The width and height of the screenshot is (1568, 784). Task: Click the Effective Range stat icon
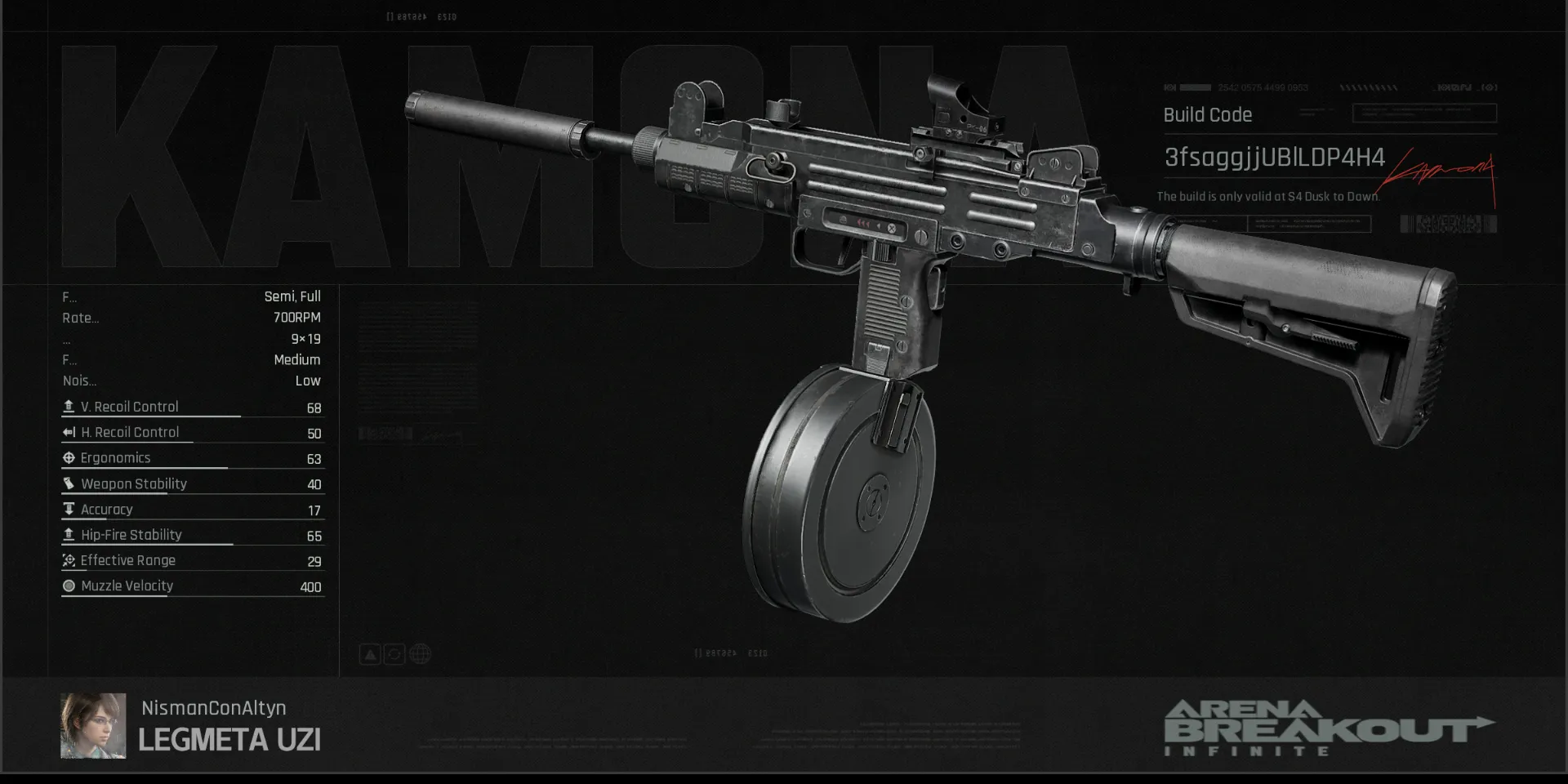click(x=69, y=560)
